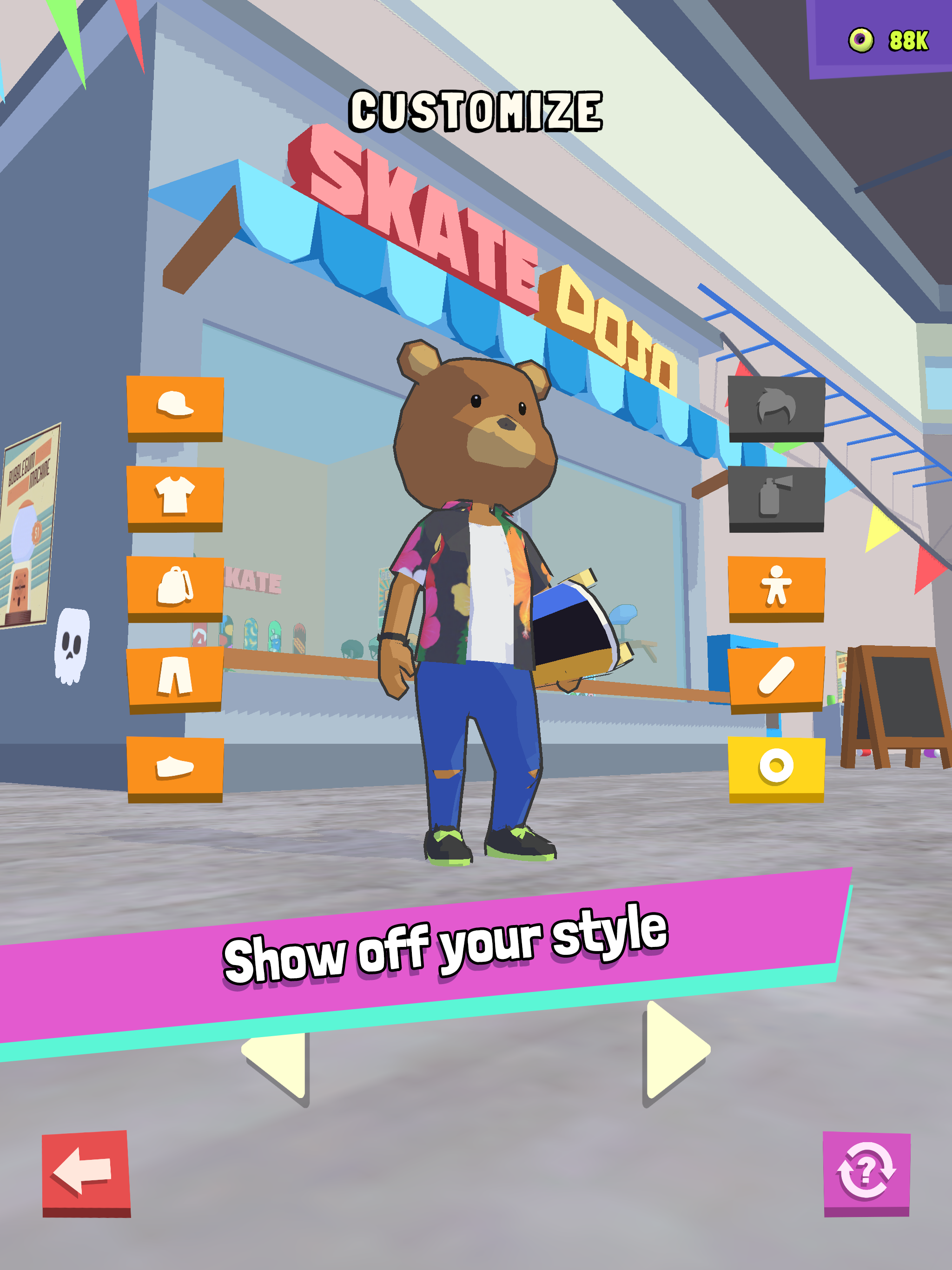Viewport: 952px width, 1270px height.
Task: Tap the CUSTOMIZE screen title
Action: [476, 109]
